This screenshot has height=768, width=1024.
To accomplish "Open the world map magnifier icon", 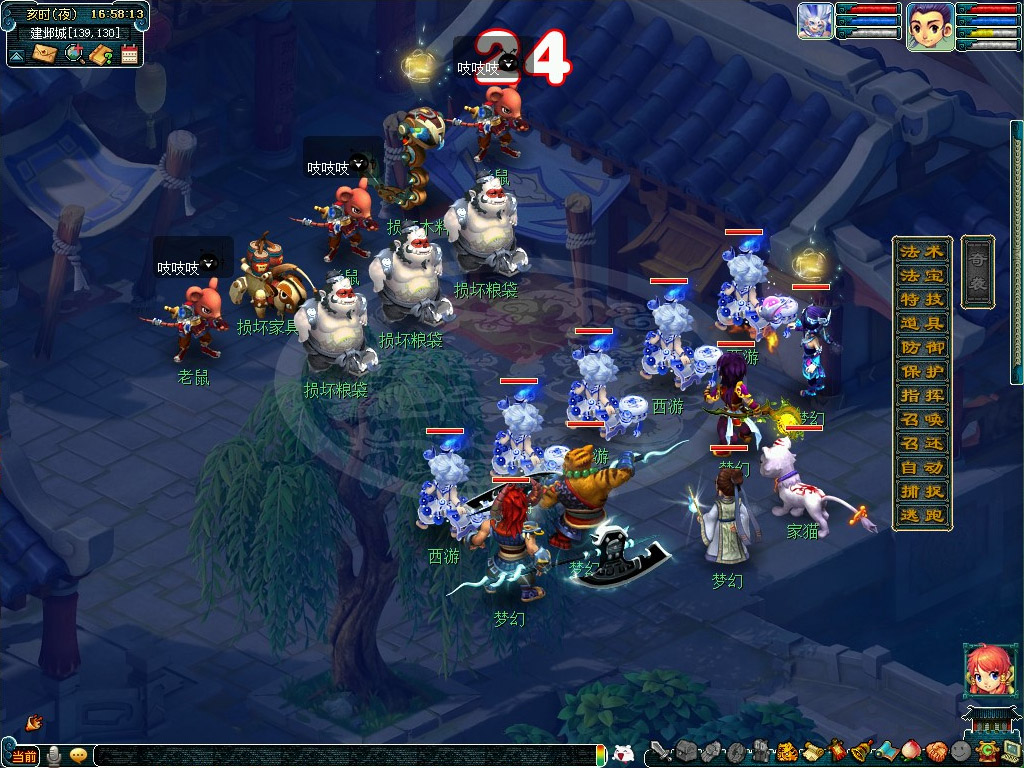I will coord(73,54).
